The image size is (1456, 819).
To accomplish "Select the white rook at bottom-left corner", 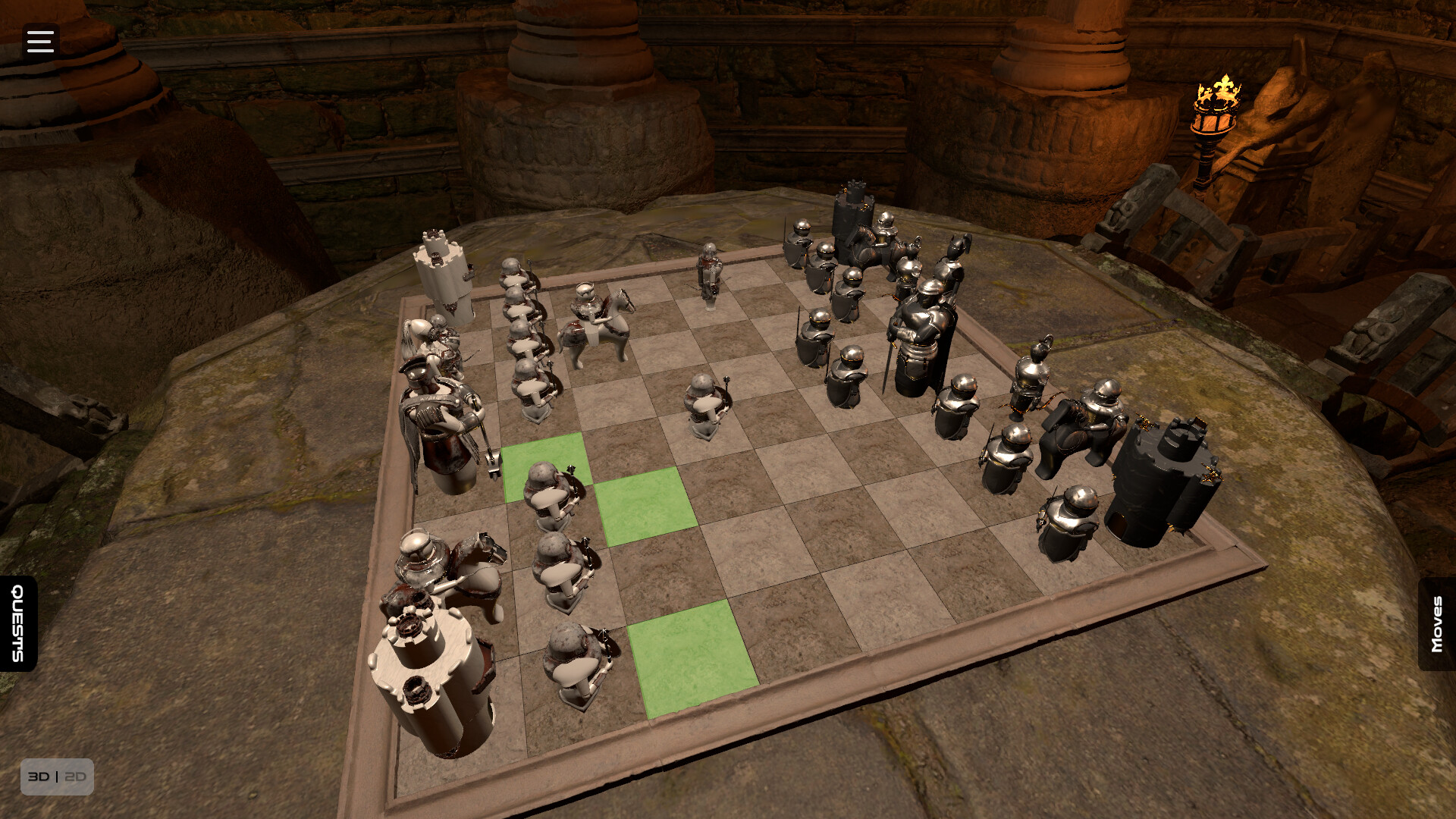I will click(428, 667).
